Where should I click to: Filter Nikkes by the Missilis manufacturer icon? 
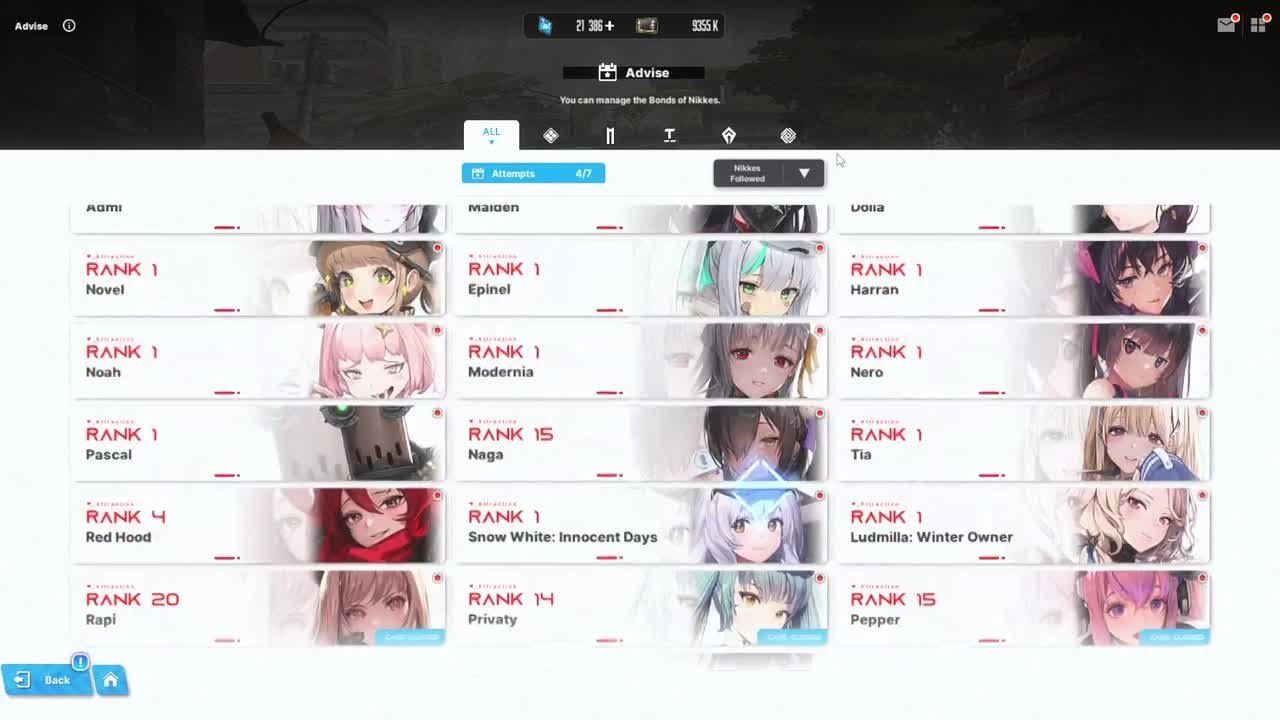610,135
